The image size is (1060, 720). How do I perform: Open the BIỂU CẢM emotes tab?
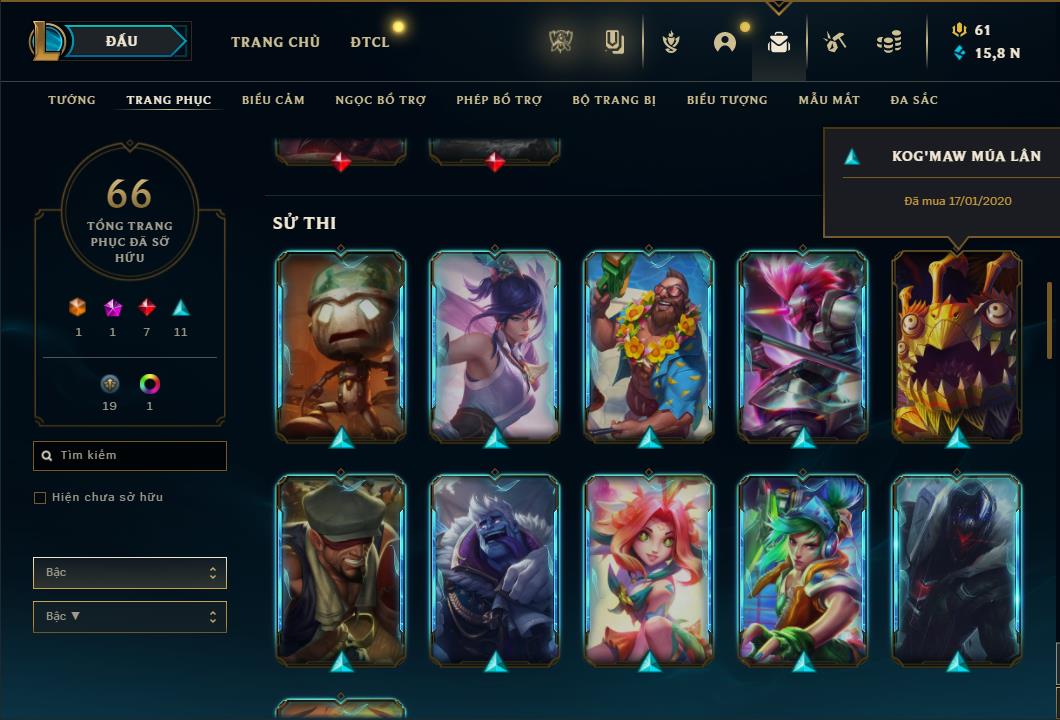pos(273,100)
